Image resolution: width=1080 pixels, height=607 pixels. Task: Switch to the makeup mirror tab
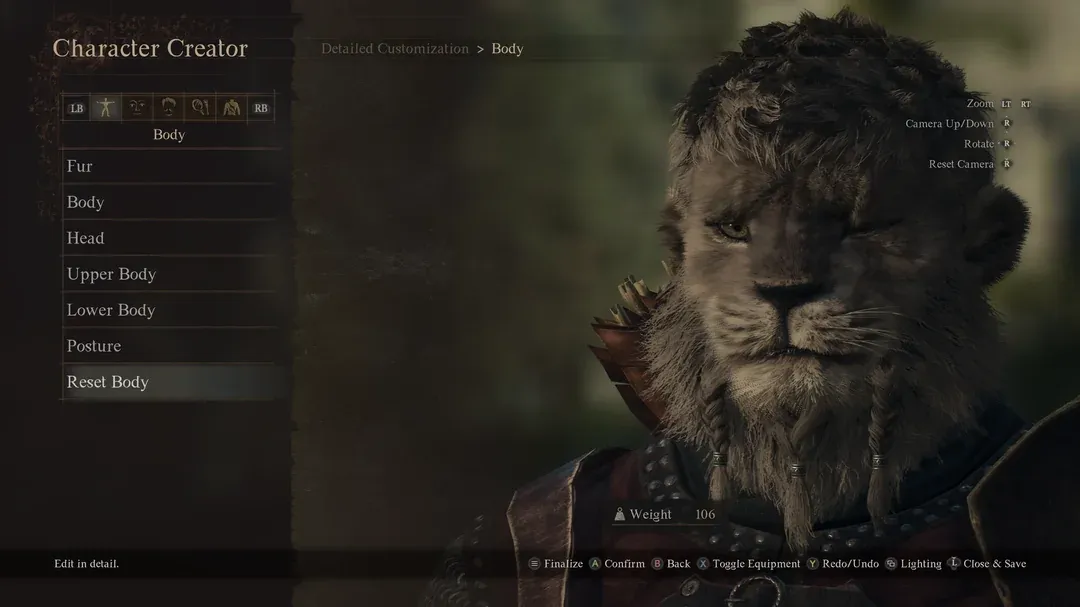coord(200,108)
